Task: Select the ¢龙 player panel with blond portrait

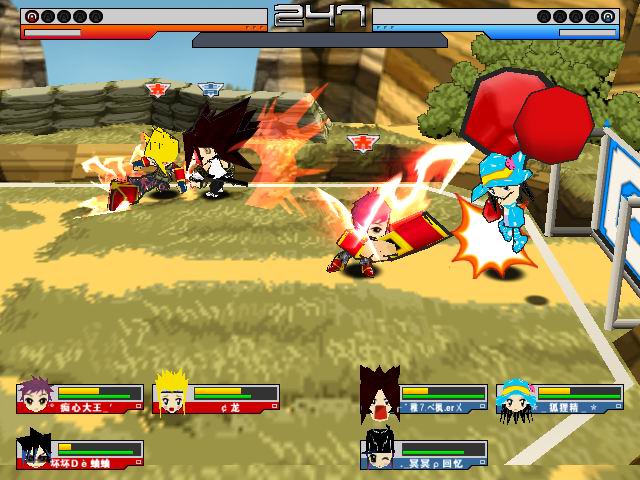Action: (x=216, y=398)
